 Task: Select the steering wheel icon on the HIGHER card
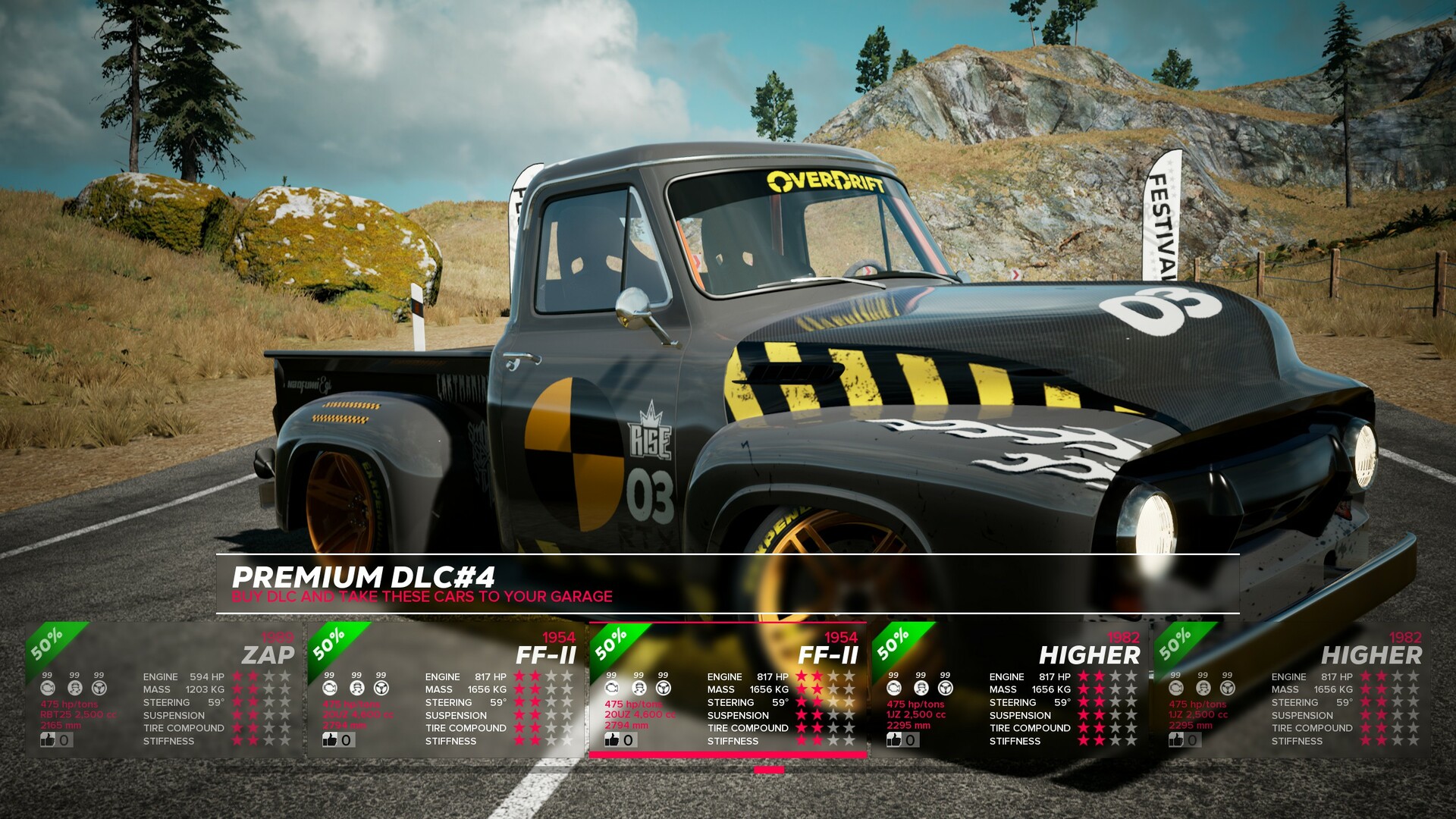944,687
